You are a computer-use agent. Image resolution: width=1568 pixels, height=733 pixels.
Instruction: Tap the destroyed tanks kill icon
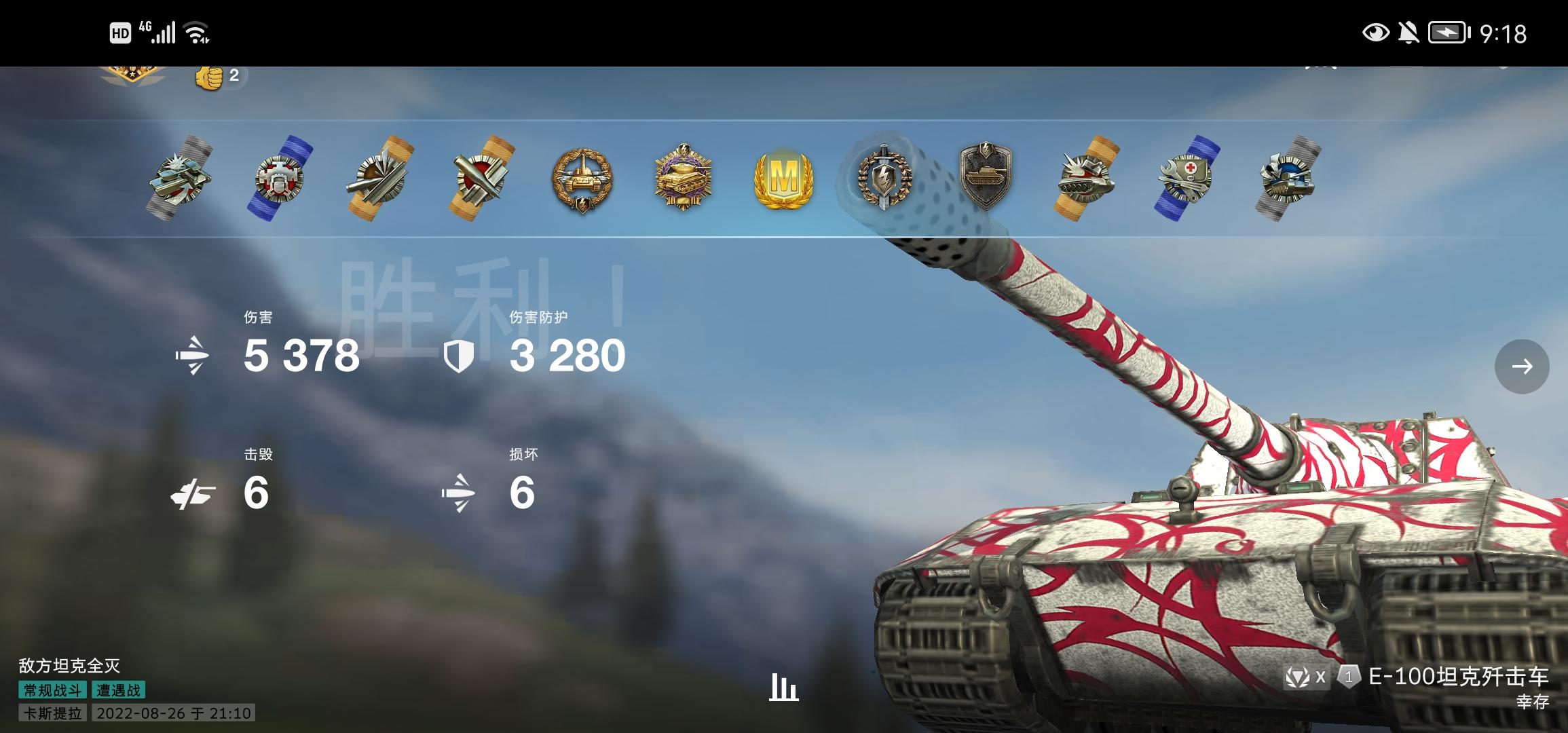(x=197, y=492)
